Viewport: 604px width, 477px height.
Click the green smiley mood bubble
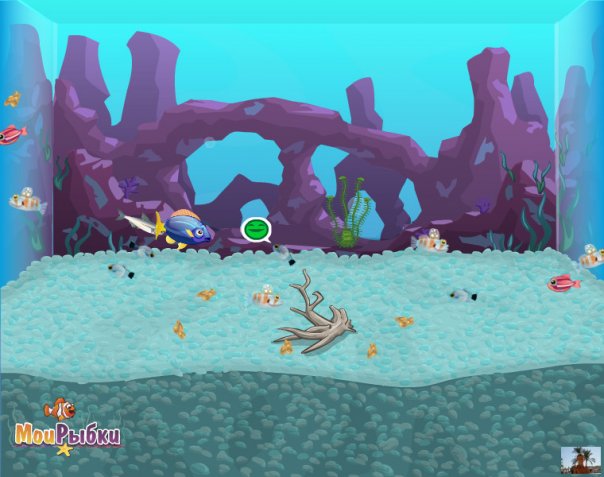[x=256, y=230]
